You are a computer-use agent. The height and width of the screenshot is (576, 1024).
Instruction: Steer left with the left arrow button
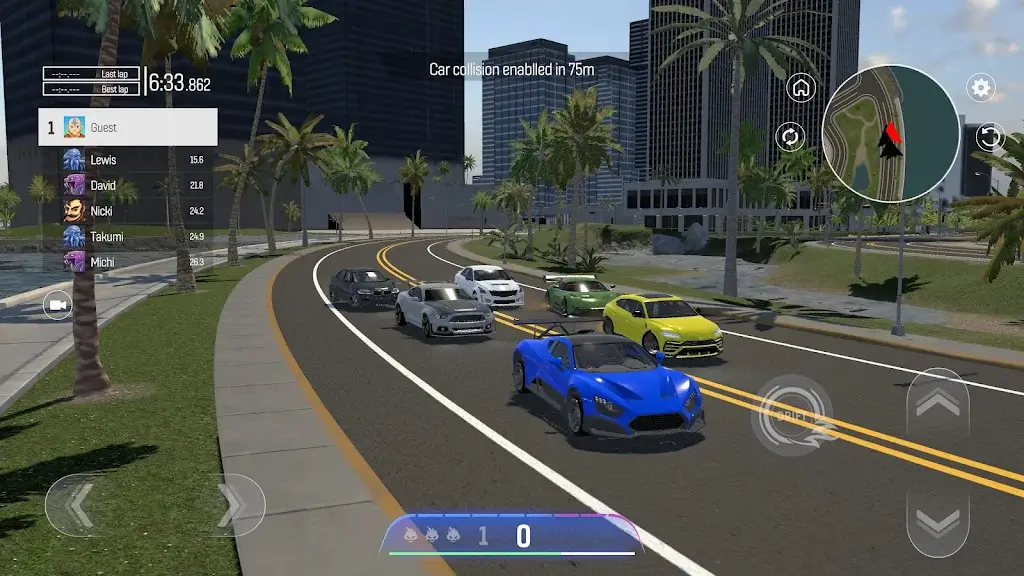pyautogui.click(x=78, y=505)
